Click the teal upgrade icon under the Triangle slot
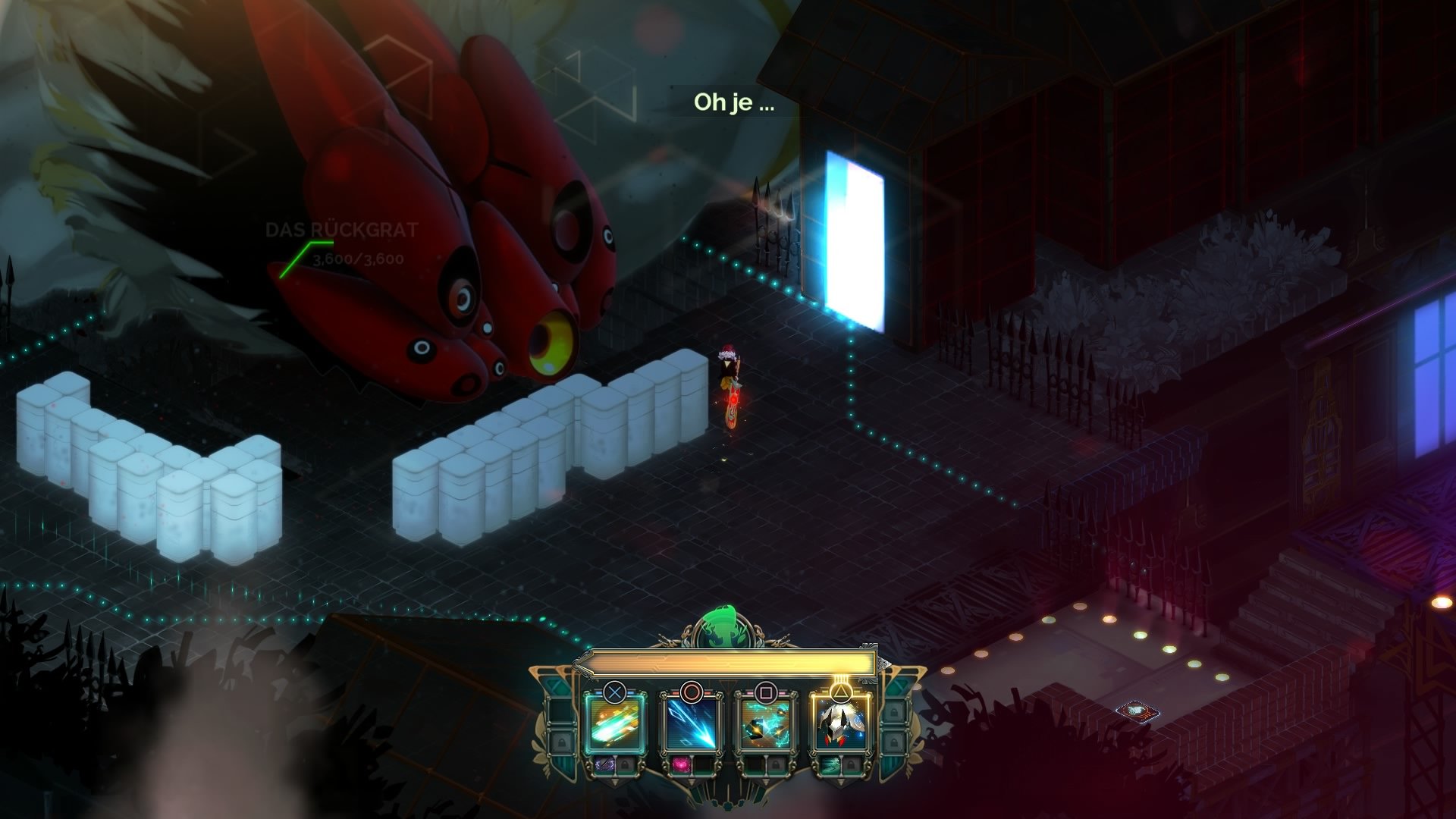1456x819 pixels. [832, 765]
